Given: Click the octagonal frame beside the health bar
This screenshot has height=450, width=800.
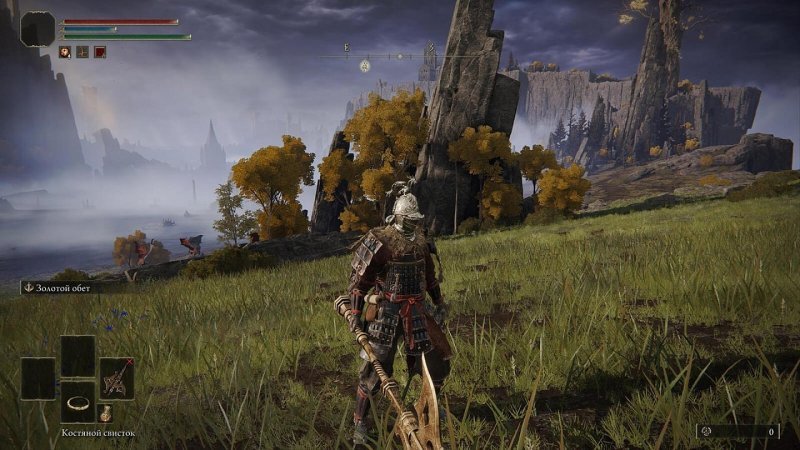Looking at the screenshot, I should point(38,29).
